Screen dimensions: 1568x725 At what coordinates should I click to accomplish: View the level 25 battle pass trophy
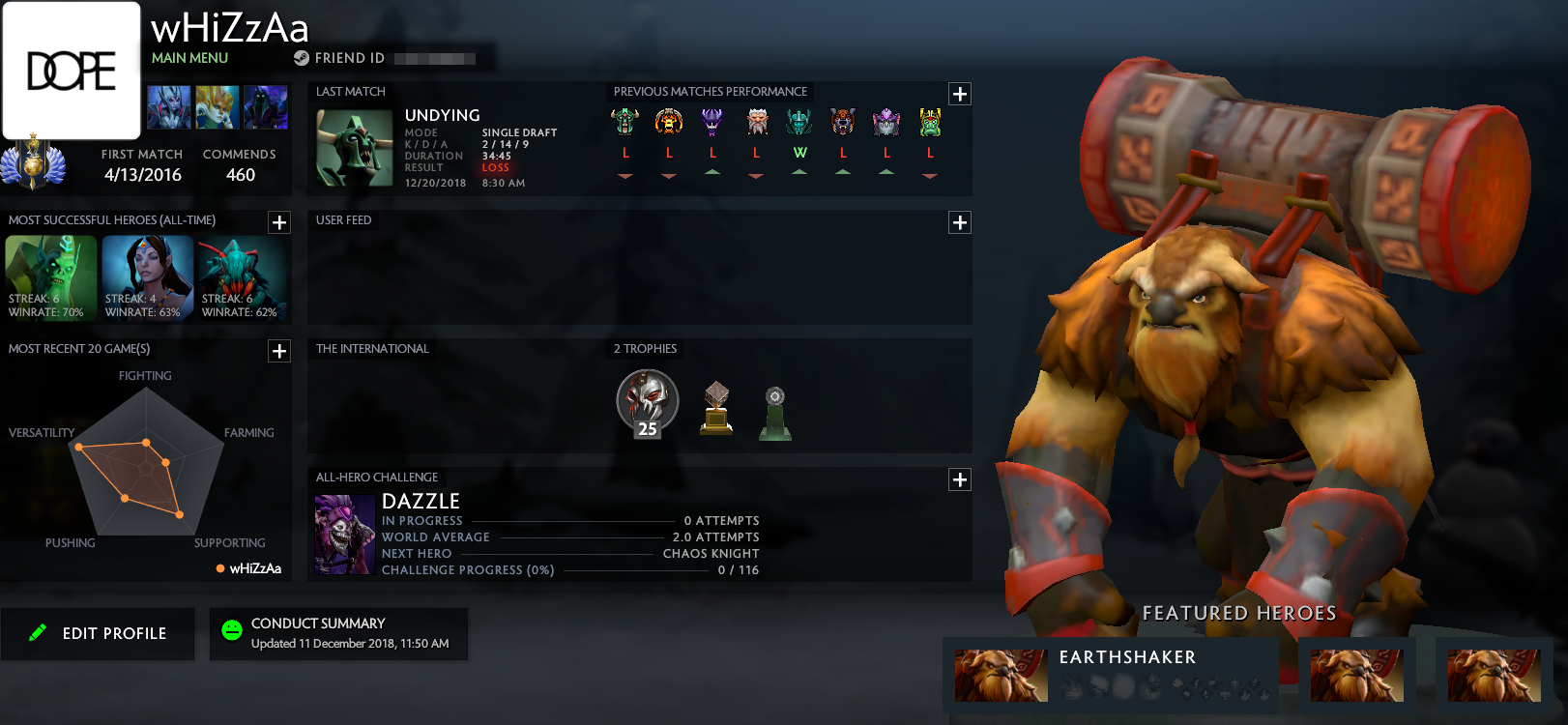click(x=648, y=402)
